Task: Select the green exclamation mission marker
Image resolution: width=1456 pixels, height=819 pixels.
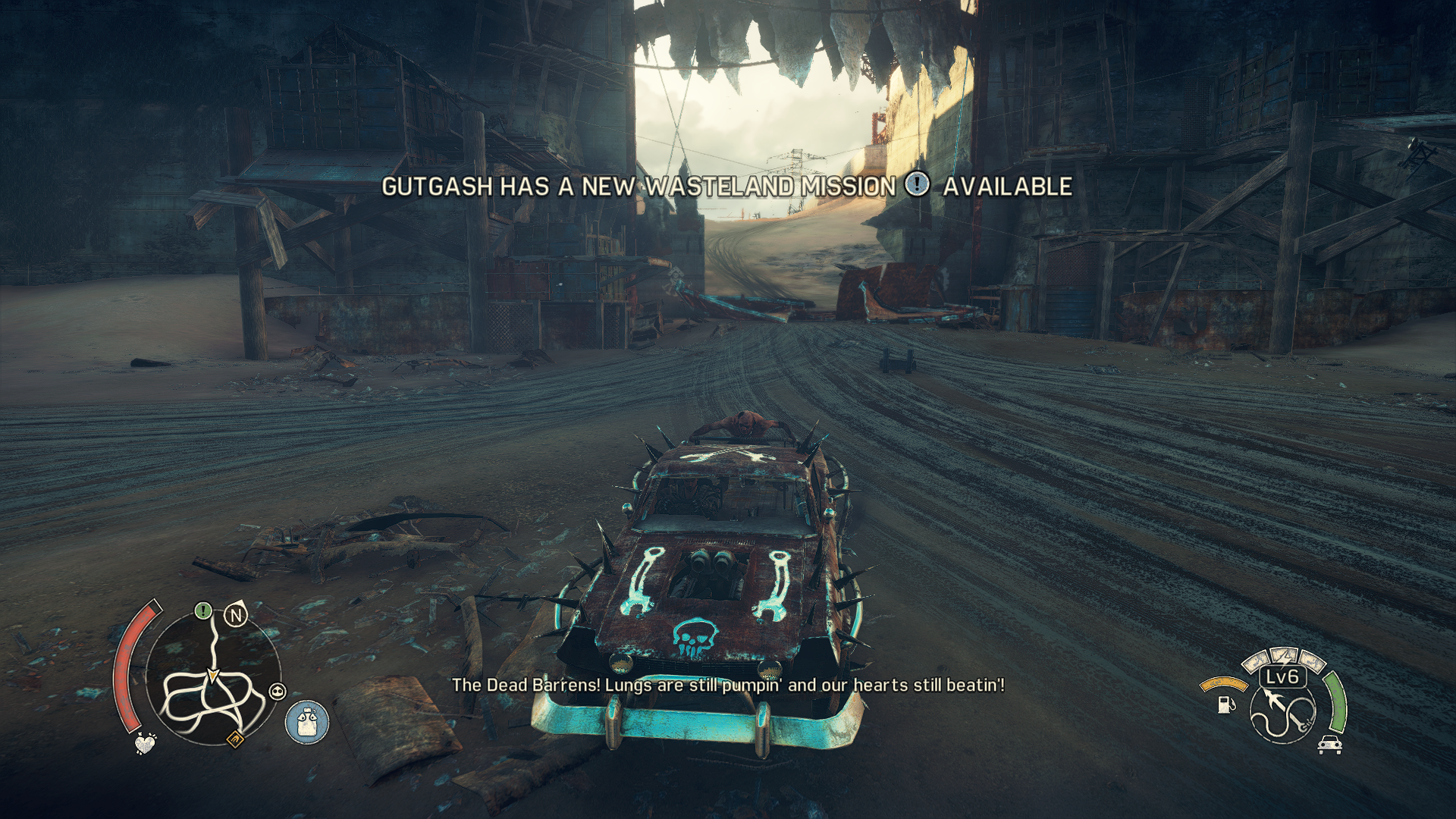Action: point(202,610)
